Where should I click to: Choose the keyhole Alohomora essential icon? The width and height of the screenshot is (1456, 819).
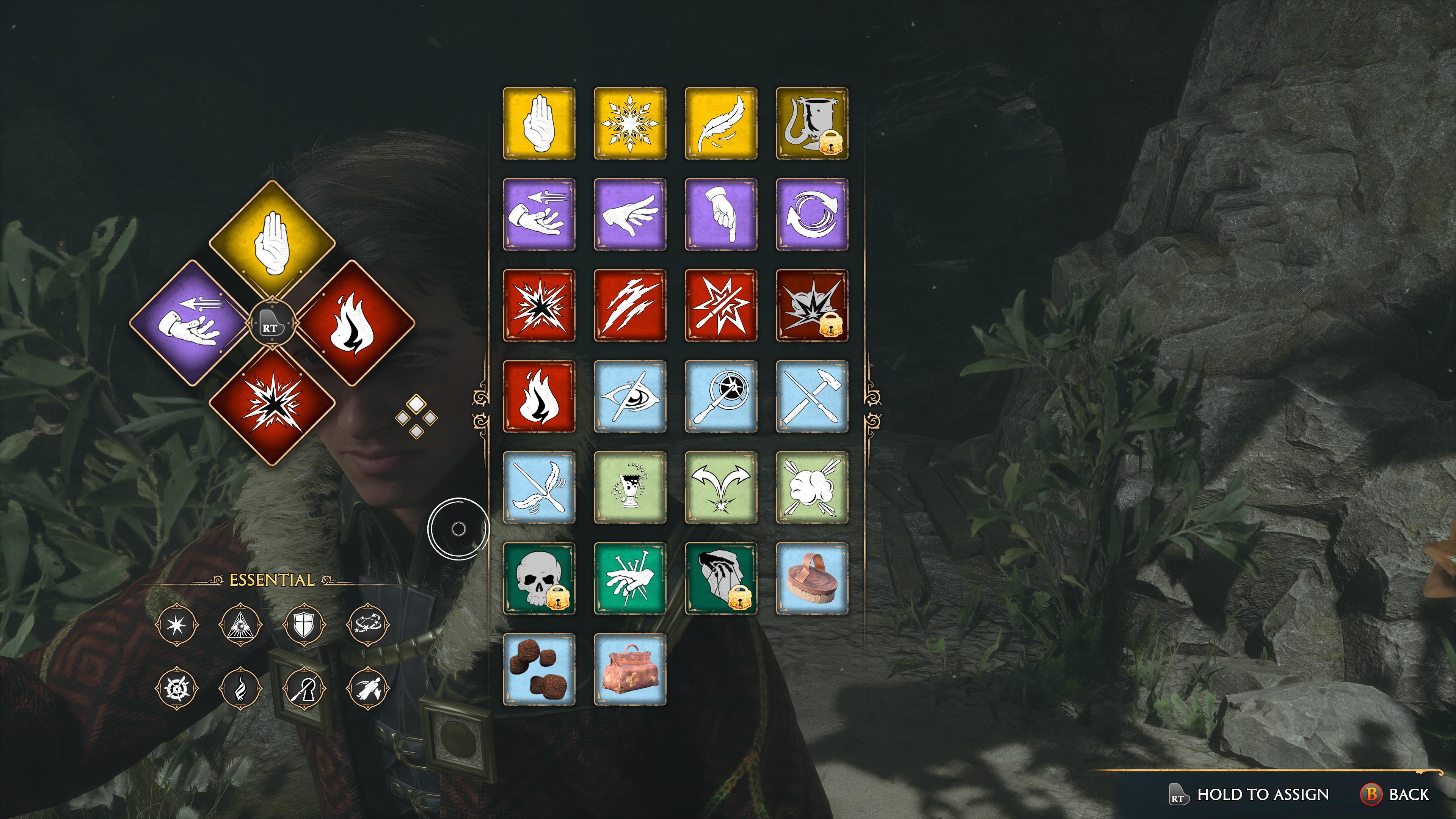point(303,688)
